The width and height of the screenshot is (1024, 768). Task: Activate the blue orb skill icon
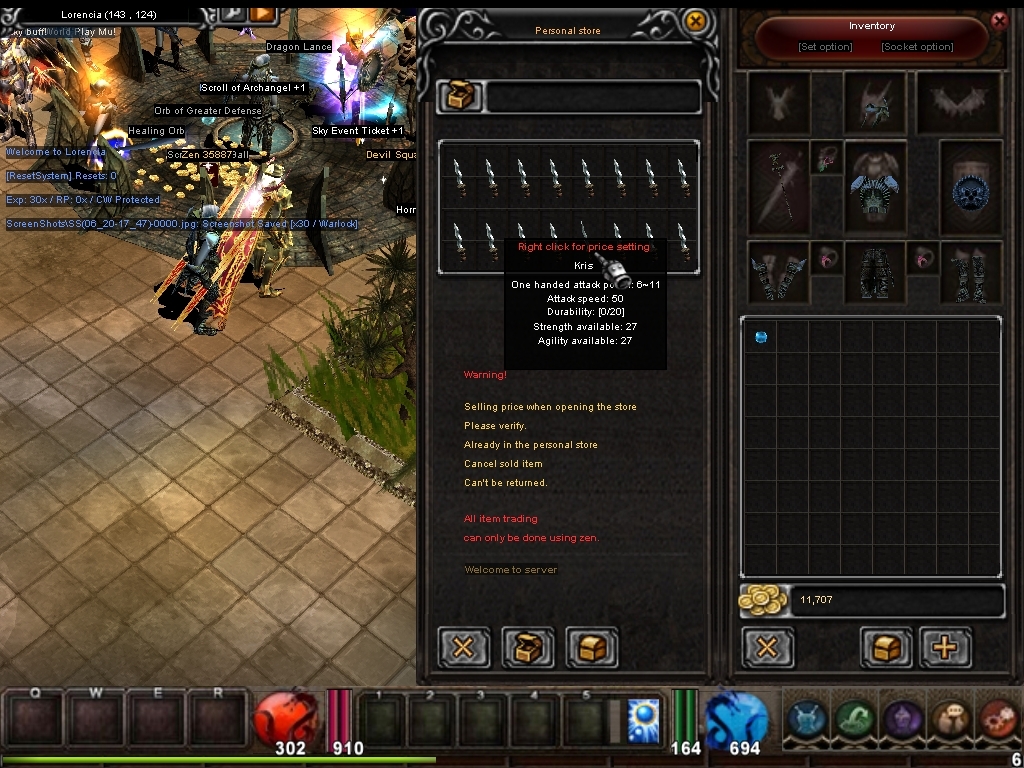pyautogui.click(x=643, y=719)
